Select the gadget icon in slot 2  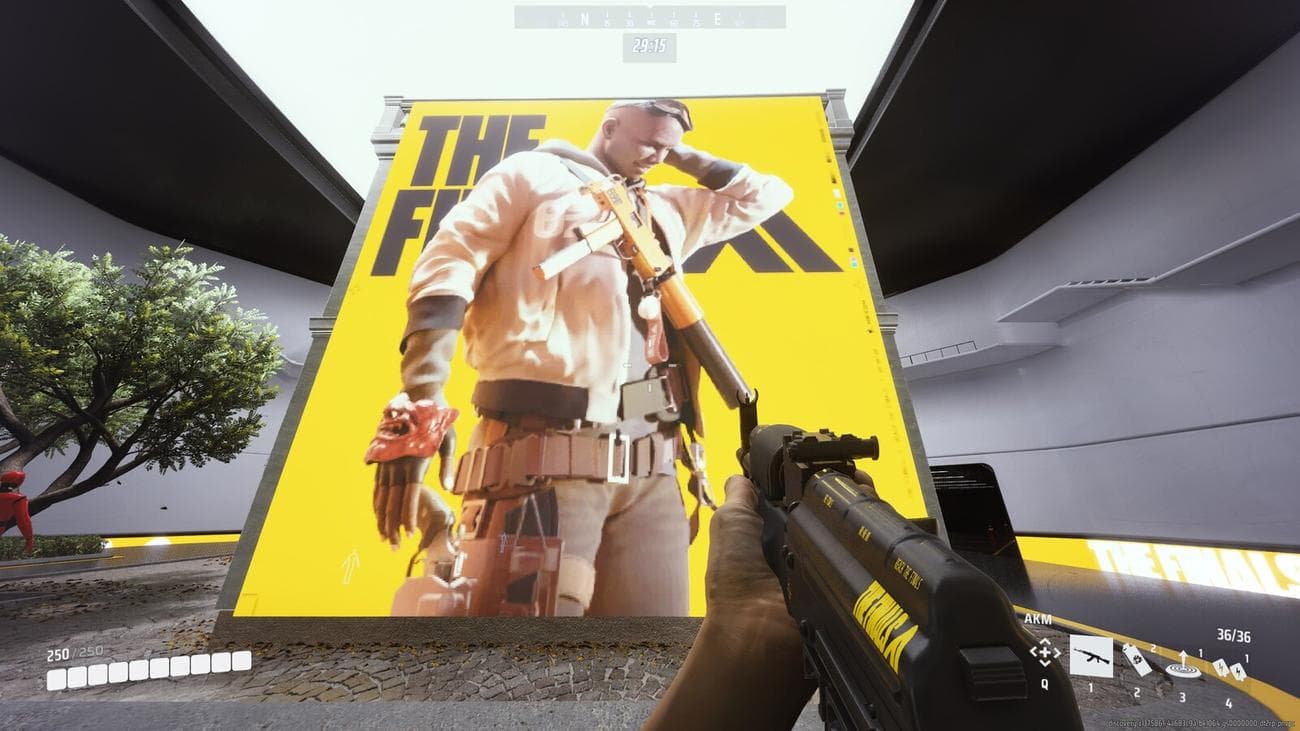(x=1137, y=660)
